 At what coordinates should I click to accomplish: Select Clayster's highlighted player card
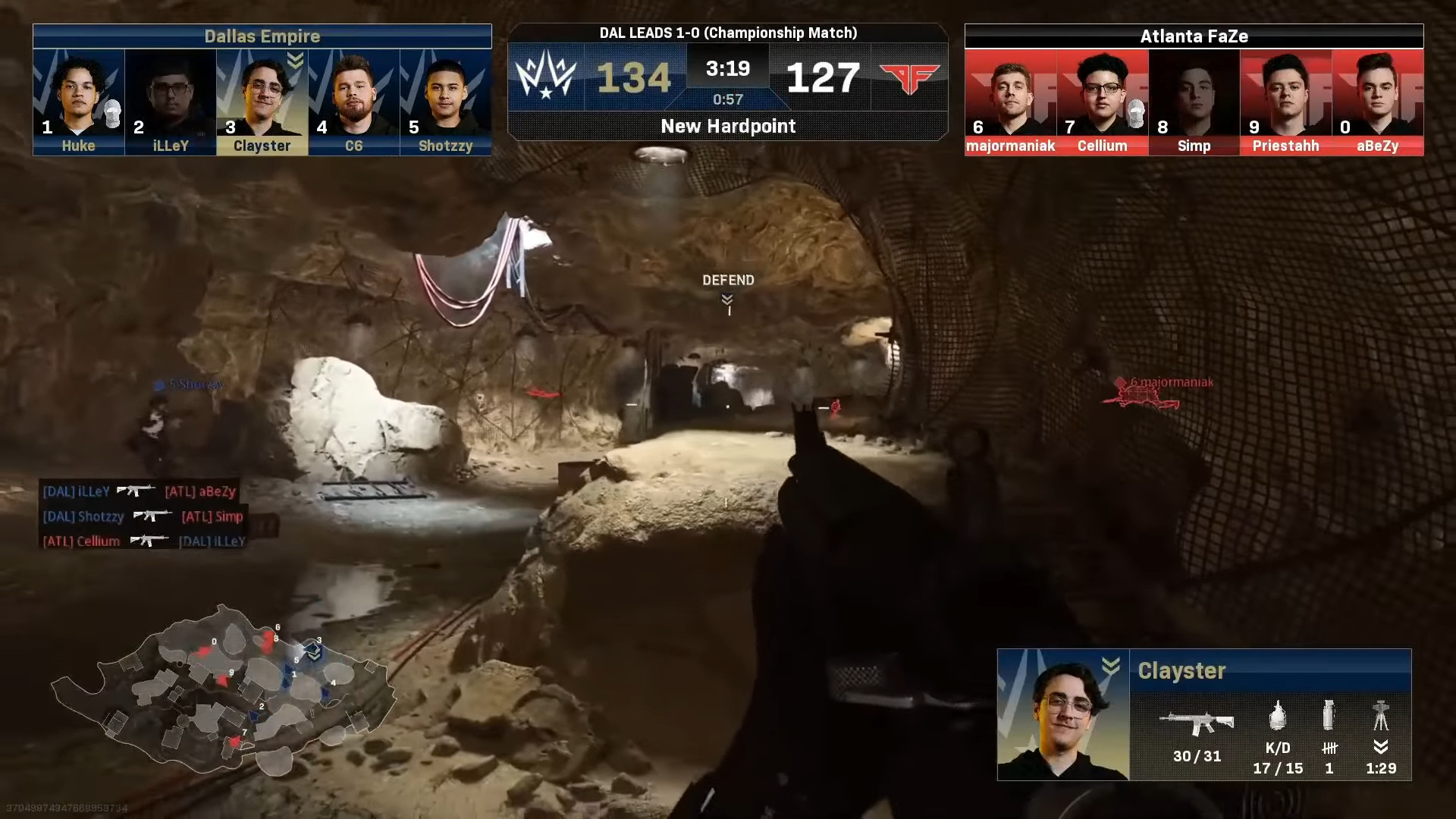tap(262, 102)
